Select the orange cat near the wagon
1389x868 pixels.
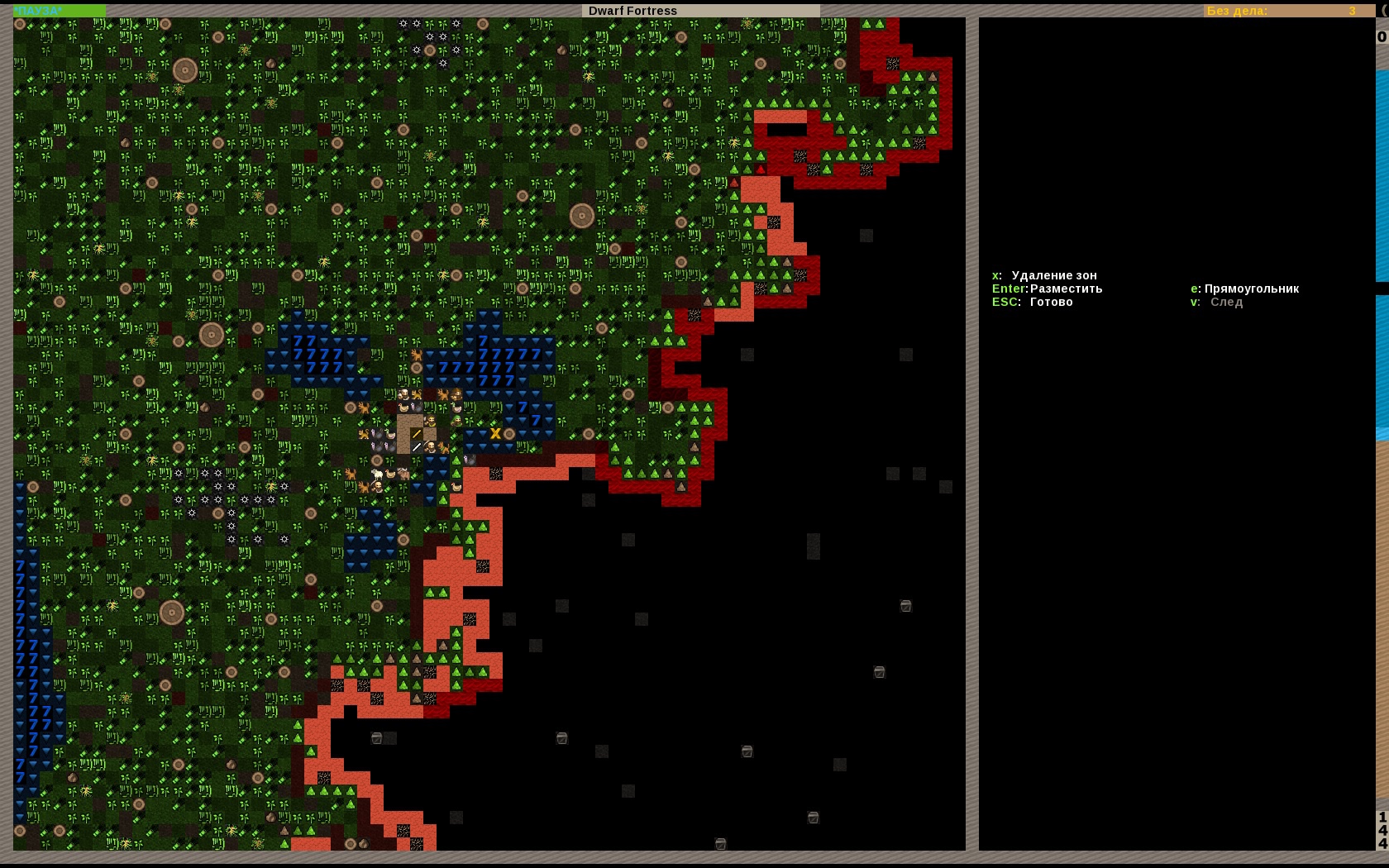(x=416, y=394)
